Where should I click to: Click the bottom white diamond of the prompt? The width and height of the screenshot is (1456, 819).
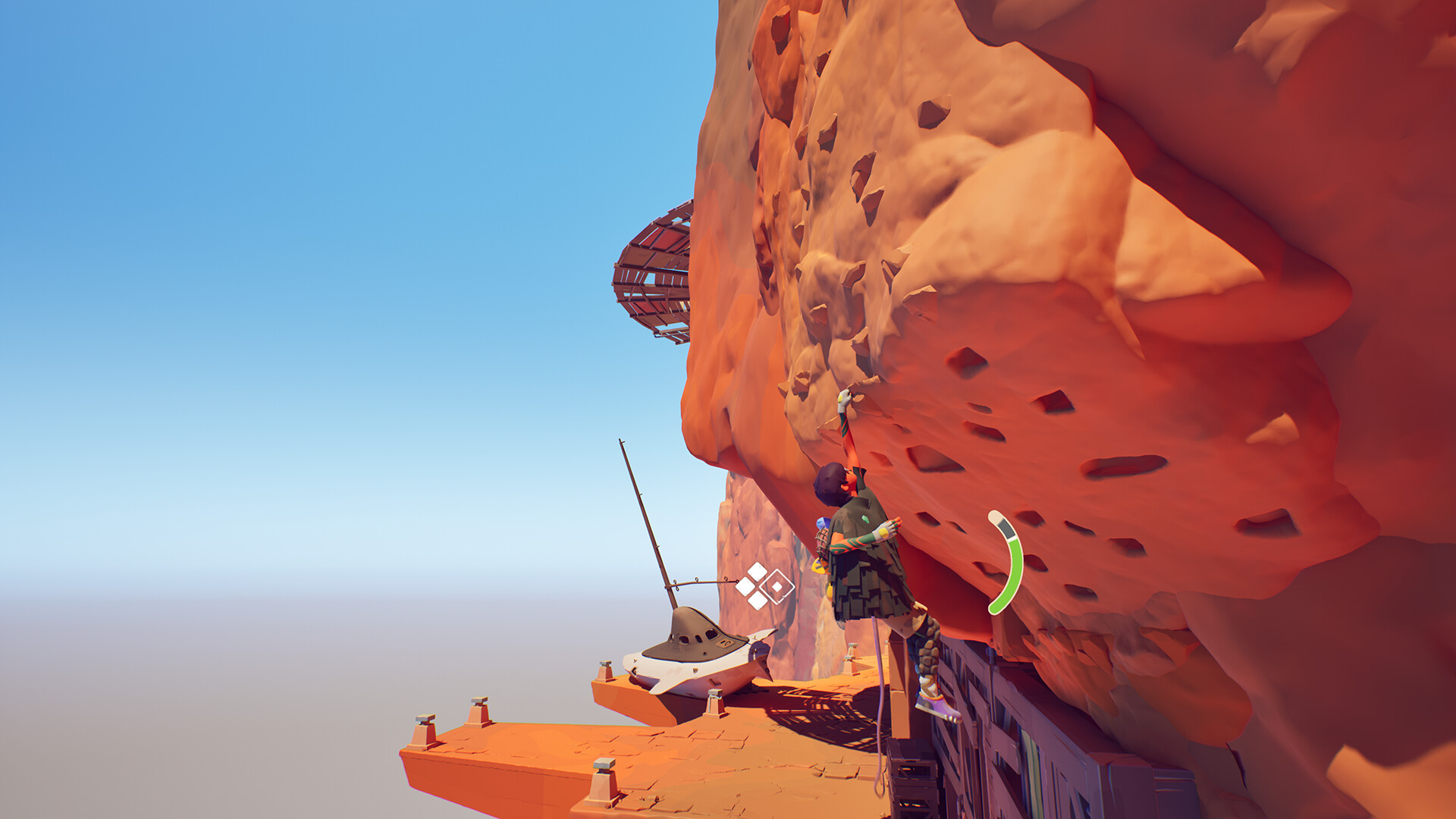tap(757, 601)
